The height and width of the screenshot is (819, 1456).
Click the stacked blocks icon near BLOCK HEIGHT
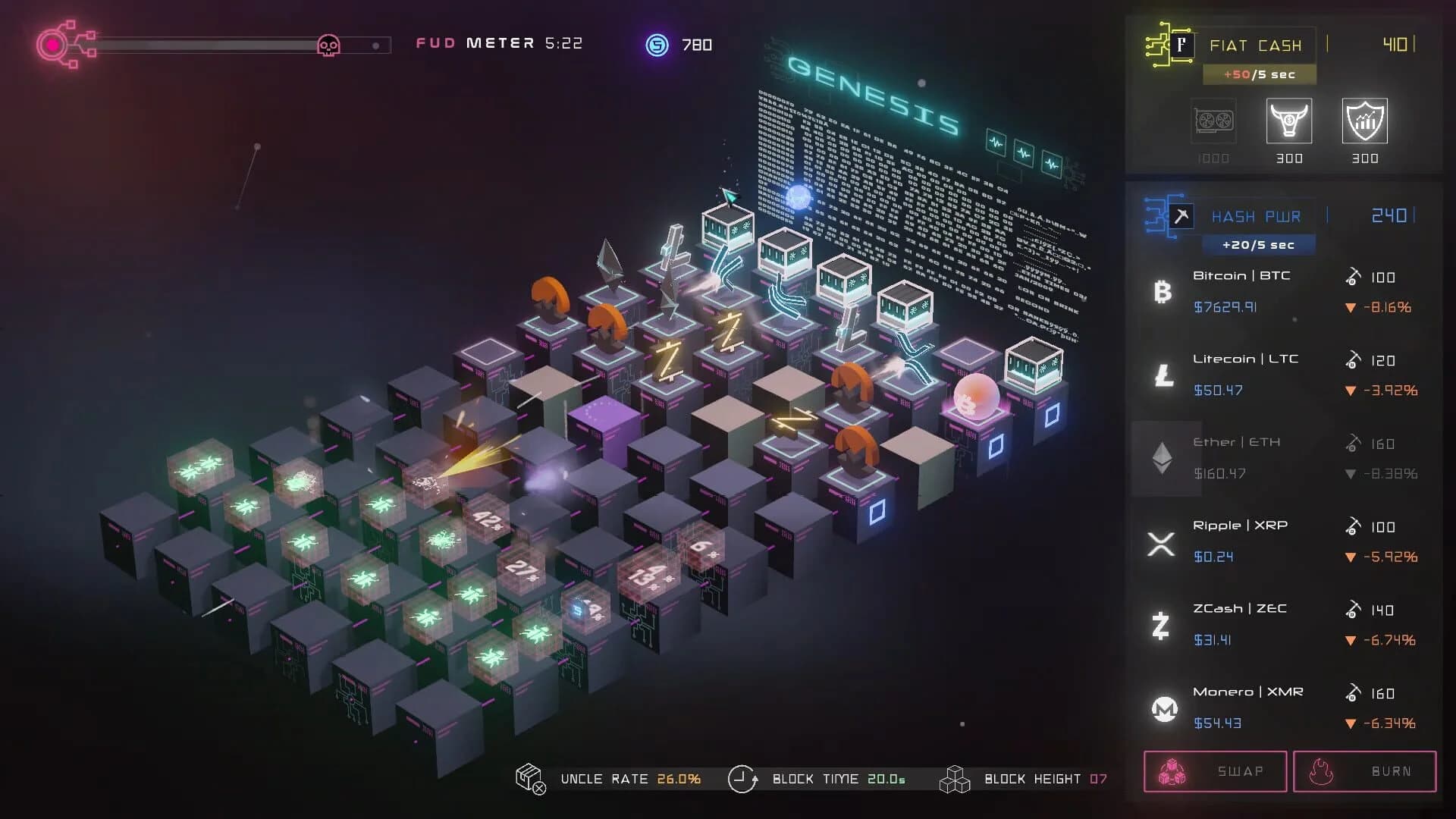click(x=953, y=778)
